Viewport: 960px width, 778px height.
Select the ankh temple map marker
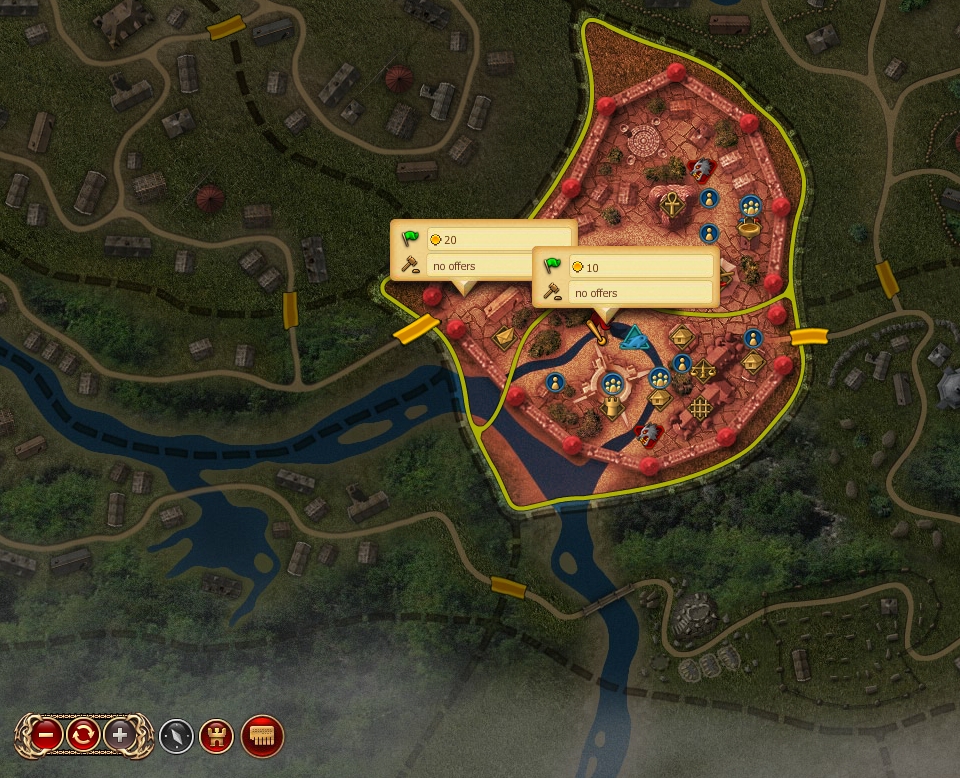click(x=672, y=205)
